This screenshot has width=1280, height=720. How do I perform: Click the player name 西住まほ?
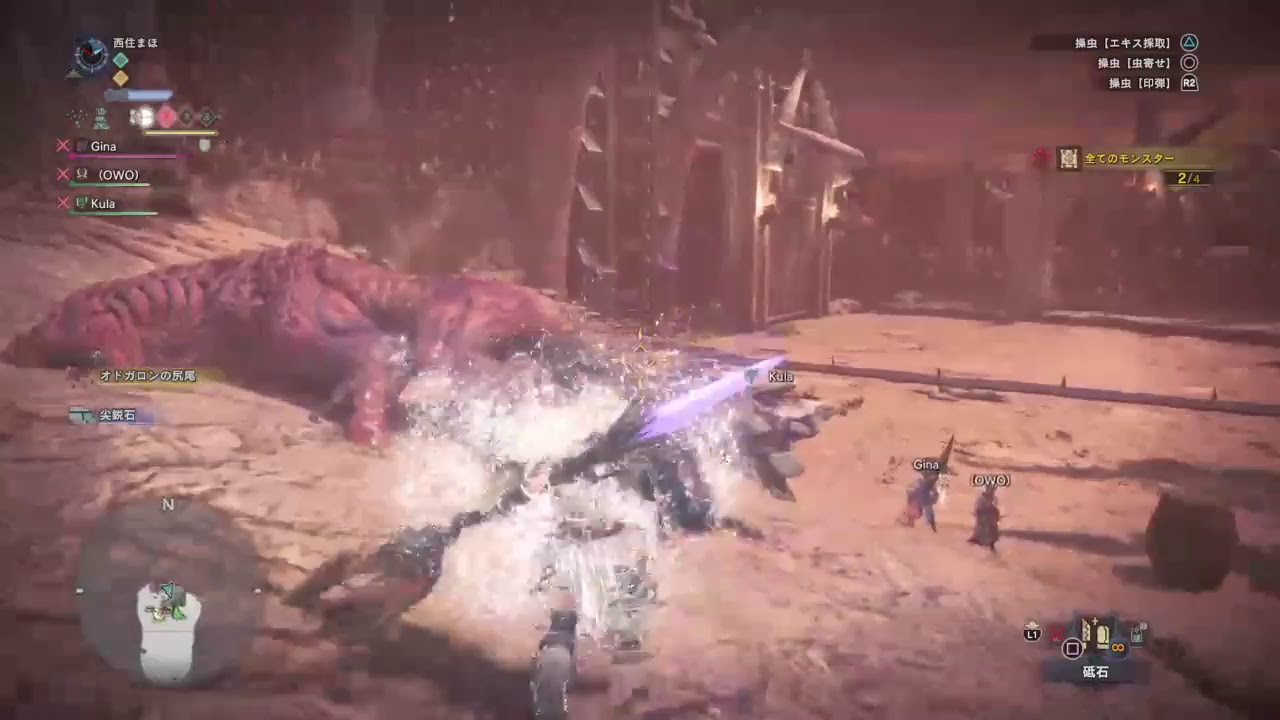coord(135,43)
